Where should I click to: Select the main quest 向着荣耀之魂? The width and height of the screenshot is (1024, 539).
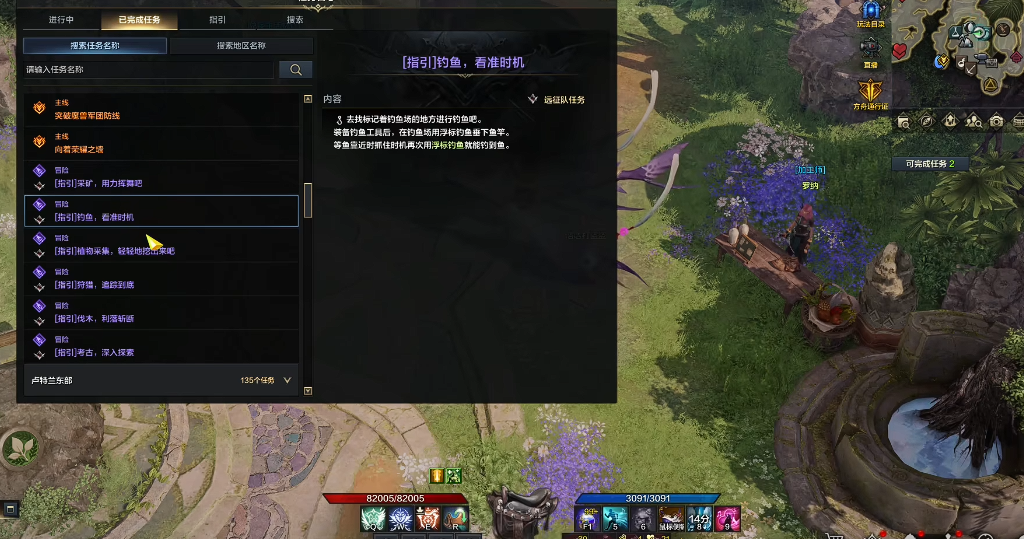point(160,143)
